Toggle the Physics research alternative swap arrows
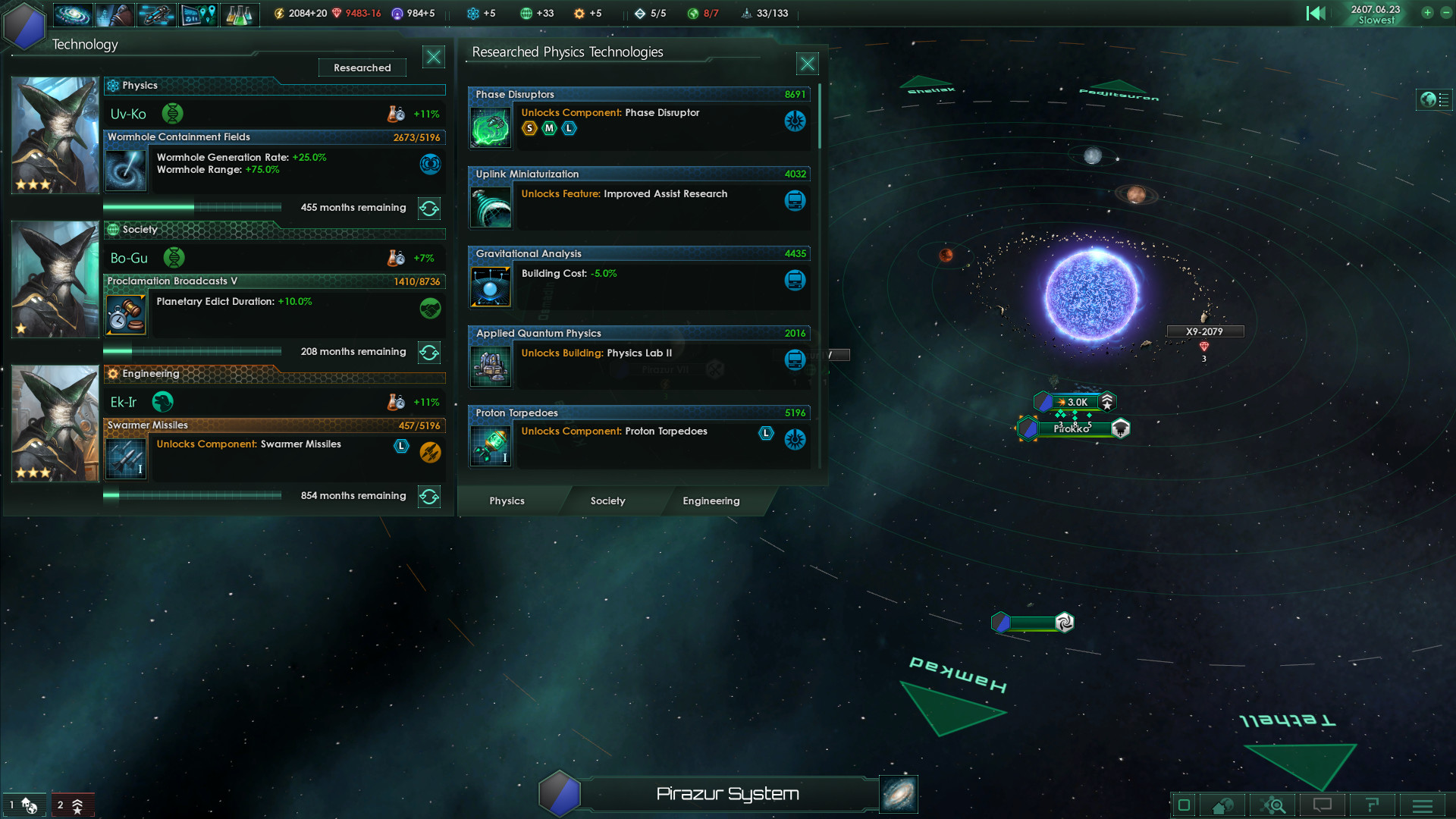 point(429,209)
